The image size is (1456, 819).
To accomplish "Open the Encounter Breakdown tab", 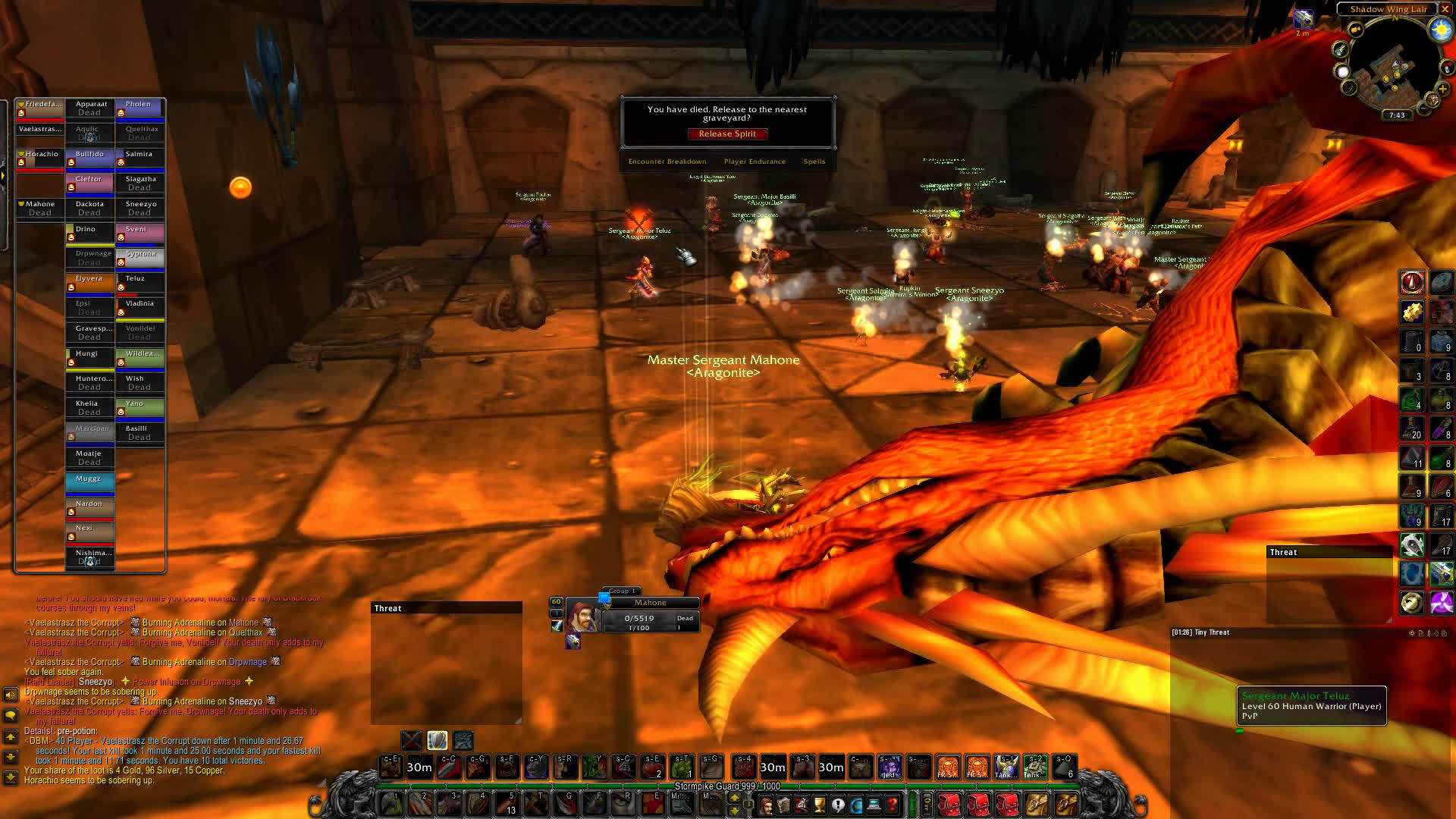I will (x=667, y=162).
